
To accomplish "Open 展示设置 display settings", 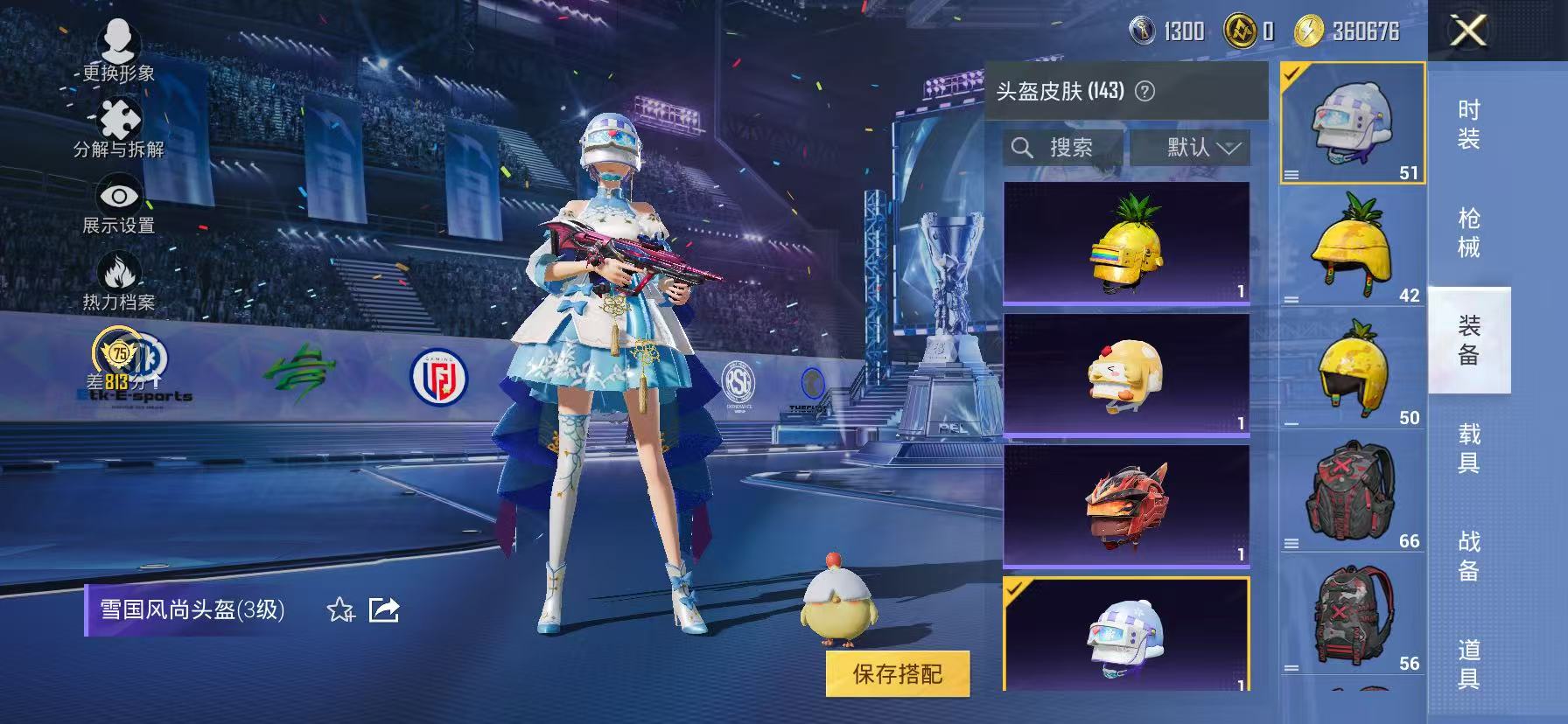I will point(121,197).
